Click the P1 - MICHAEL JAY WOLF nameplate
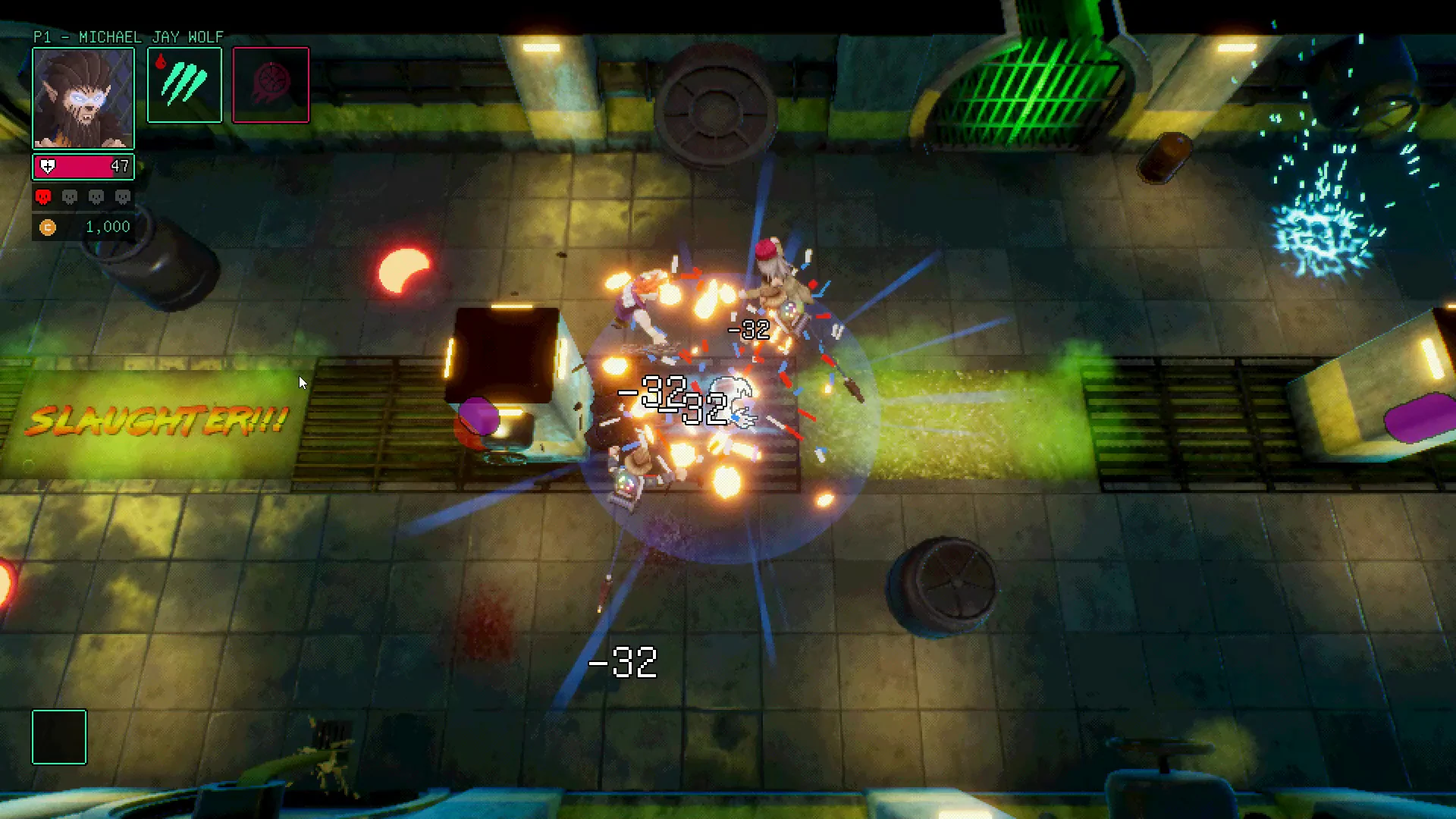1456x819 pixels. [x=127, y=36]
